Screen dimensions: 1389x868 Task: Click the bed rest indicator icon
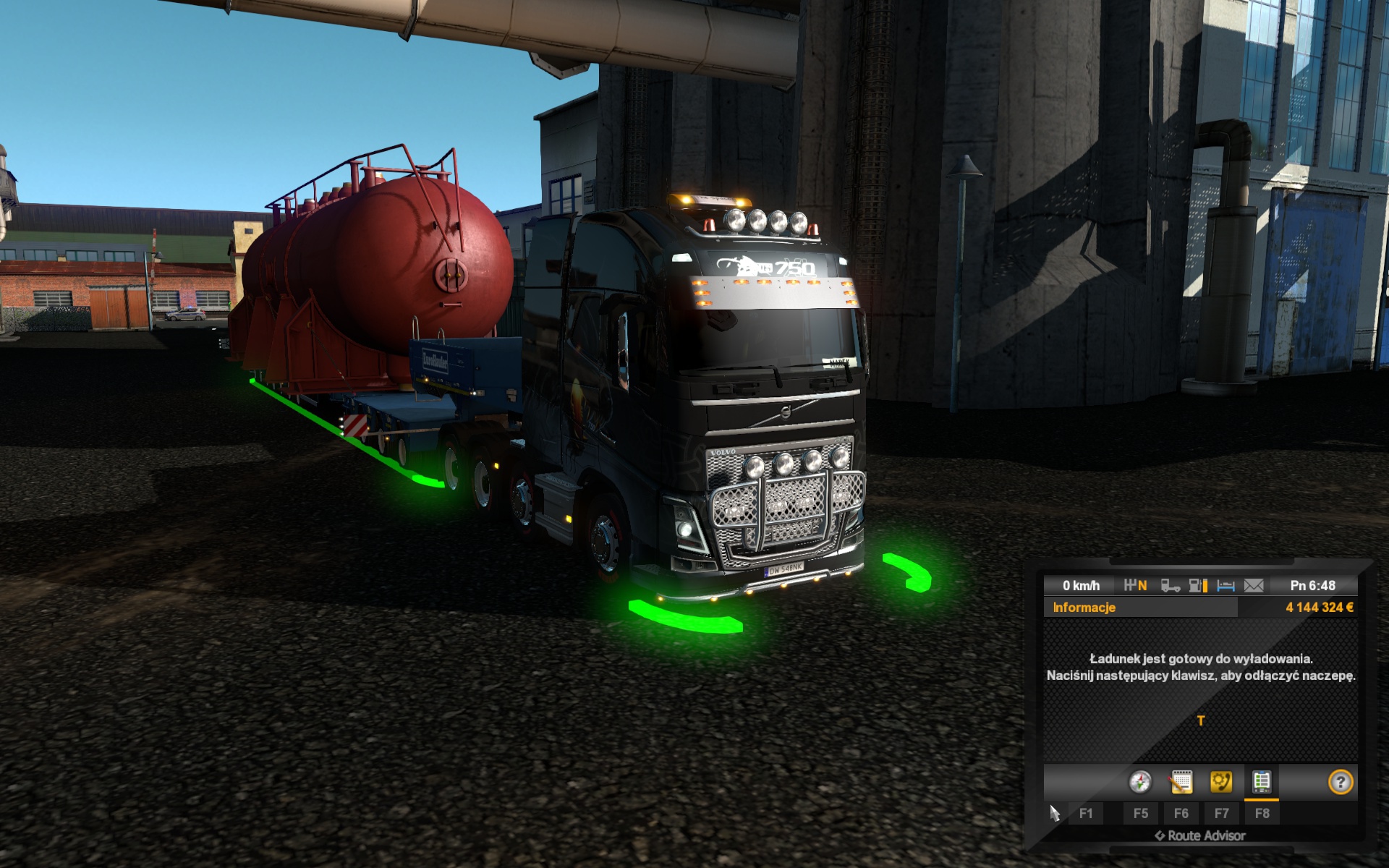tap(1226, 585)
